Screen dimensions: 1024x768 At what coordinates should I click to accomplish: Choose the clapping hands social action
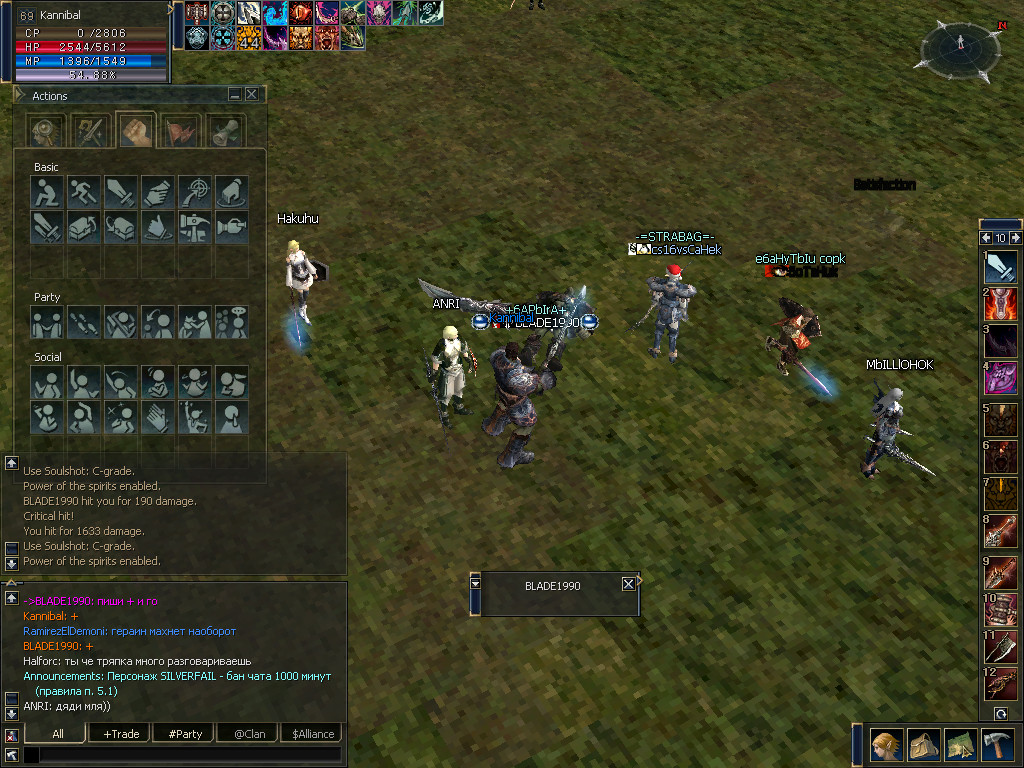158,416
